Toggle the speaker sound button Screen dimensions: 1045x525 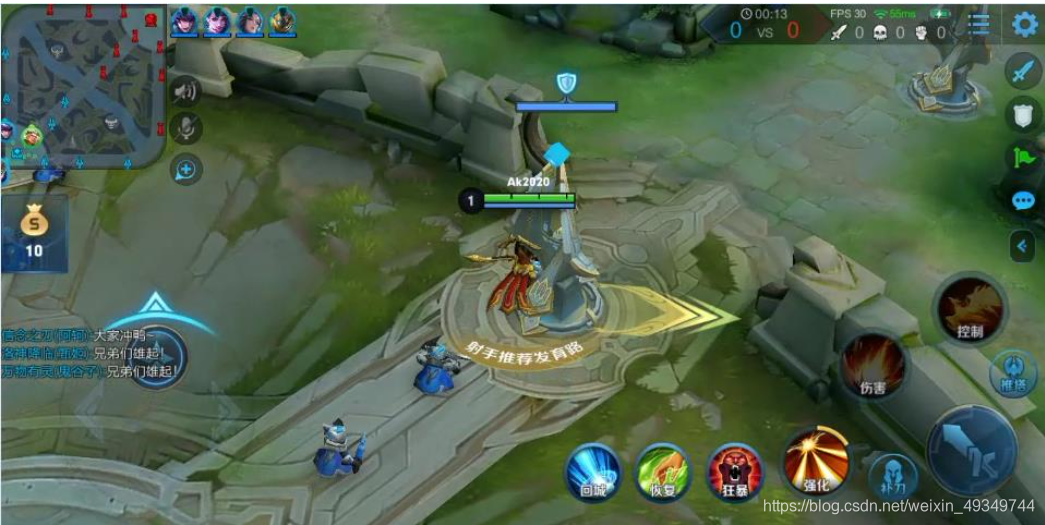tap(186, 91)
